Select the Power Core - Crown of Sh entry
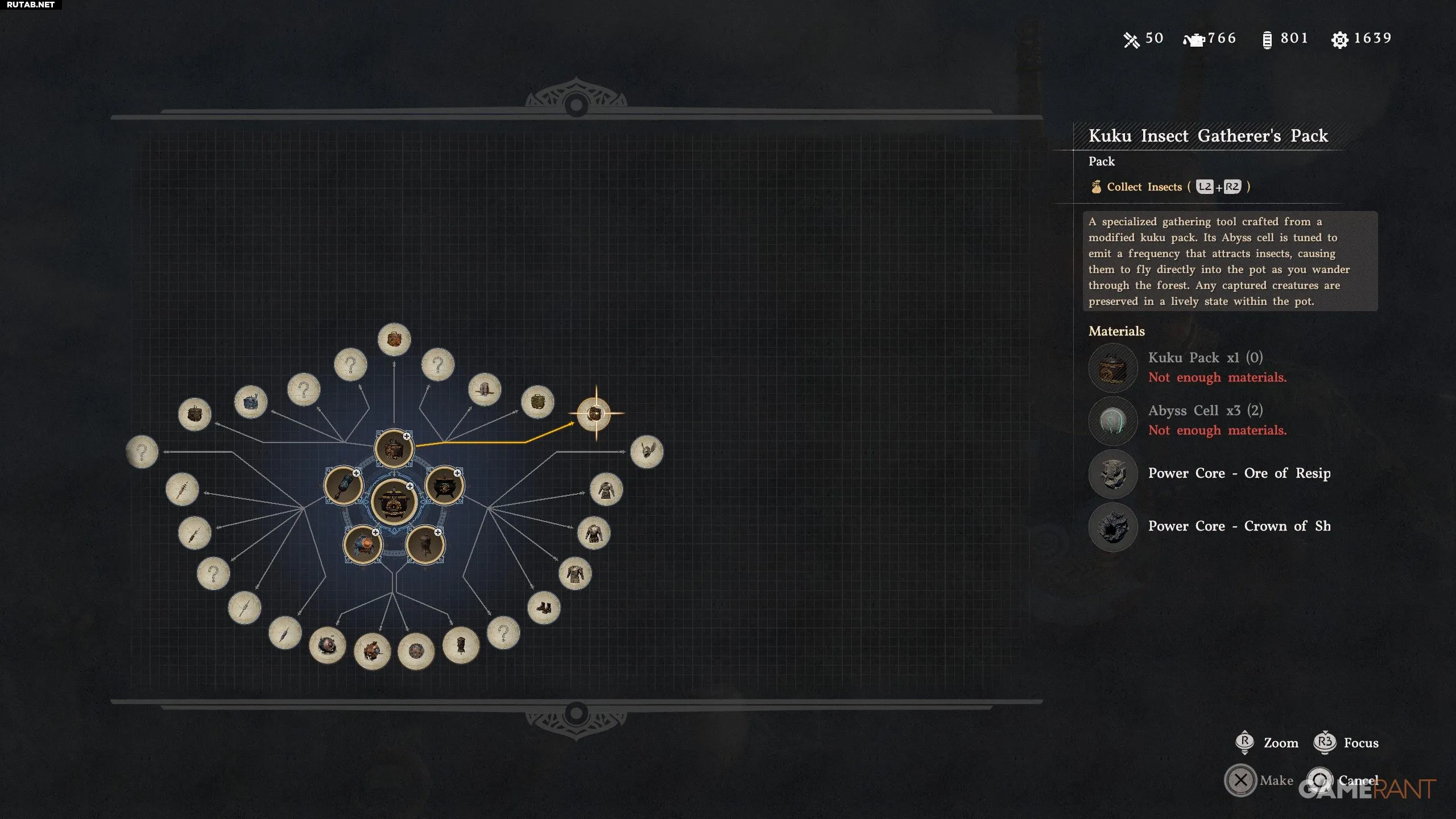This screenshot has width=1456, height=819. [1239, 526]
